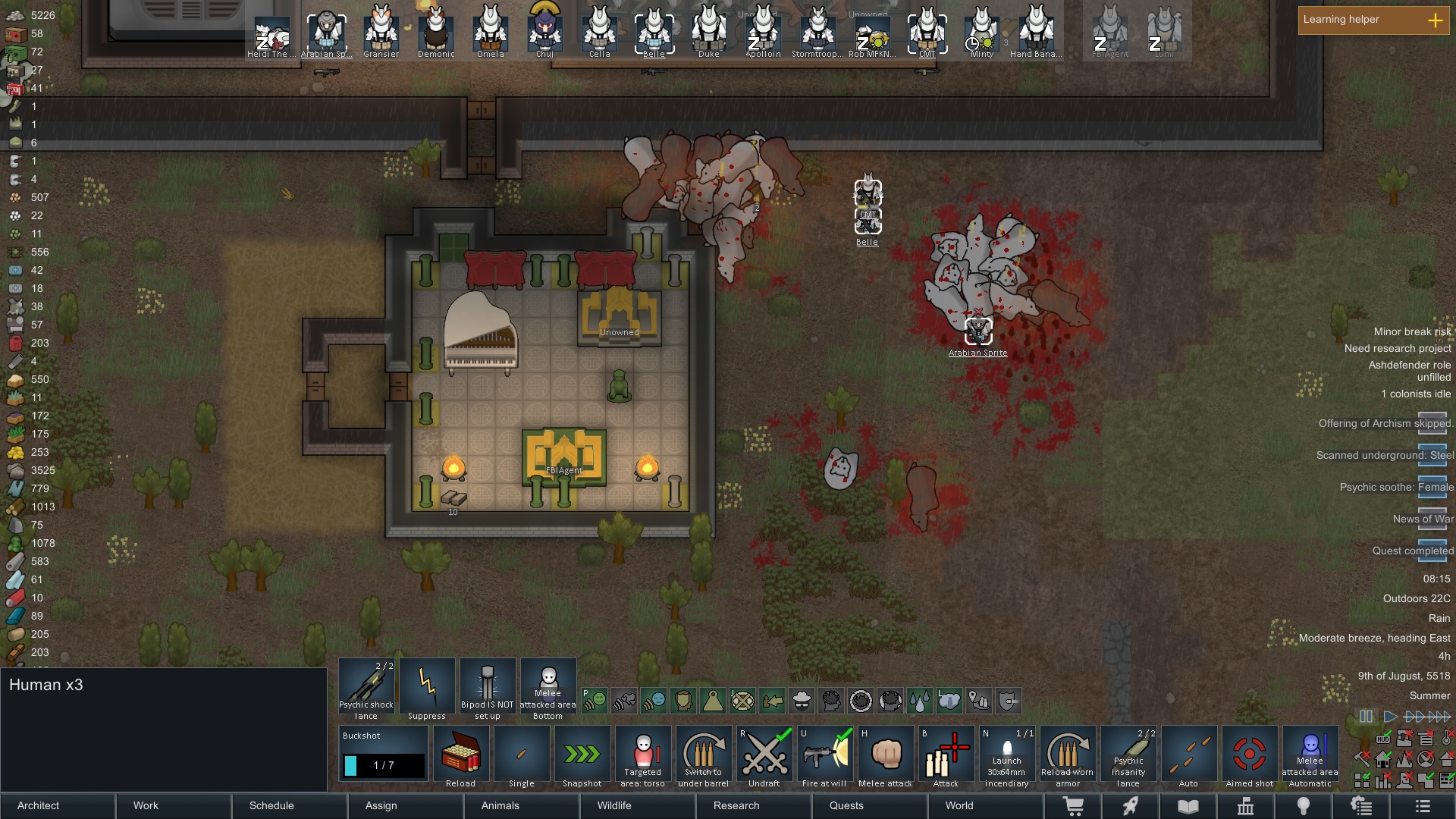Screen dimensions: 1456x819
Task: Expand the Learning helper panel
Action: [x=1436, y=21]
